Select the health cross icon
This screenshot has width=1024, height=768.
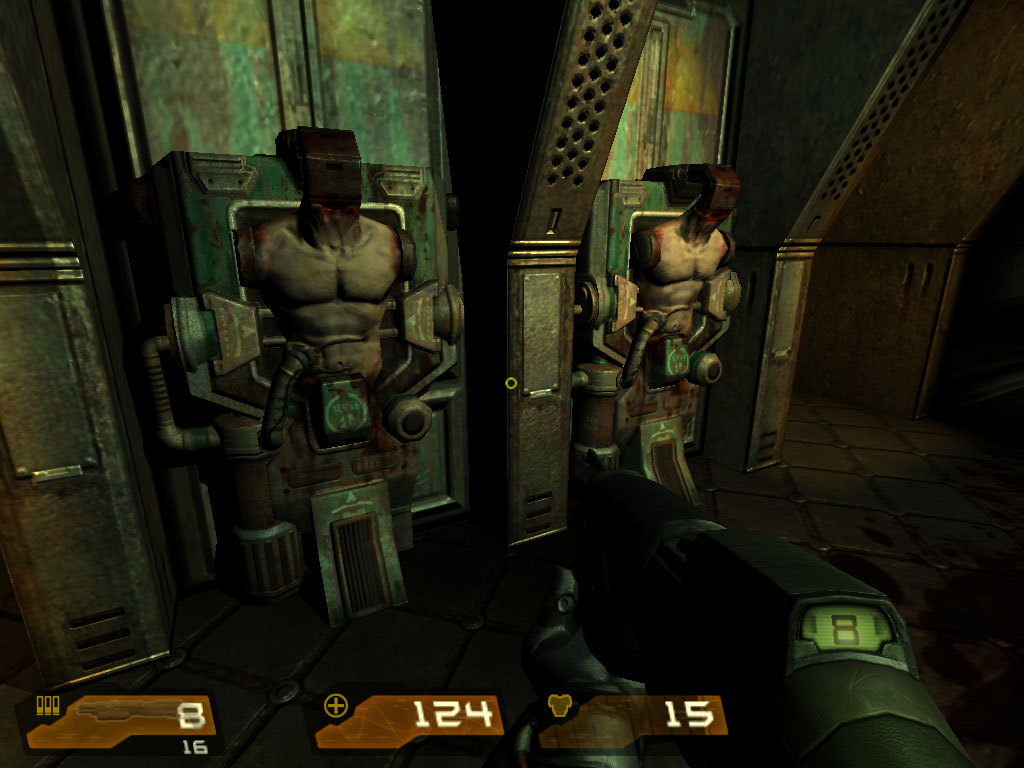point(335,706)
